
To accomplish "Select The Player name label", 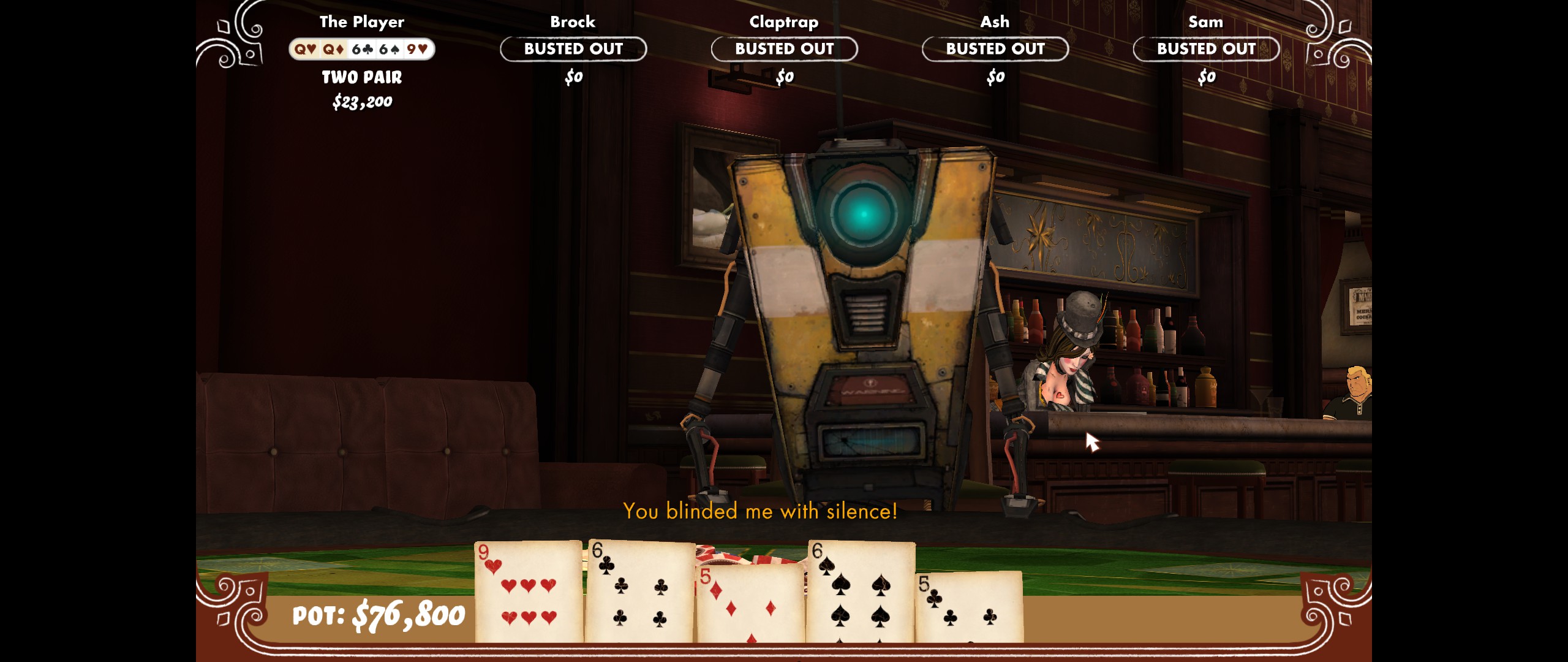I will point(363,21).
